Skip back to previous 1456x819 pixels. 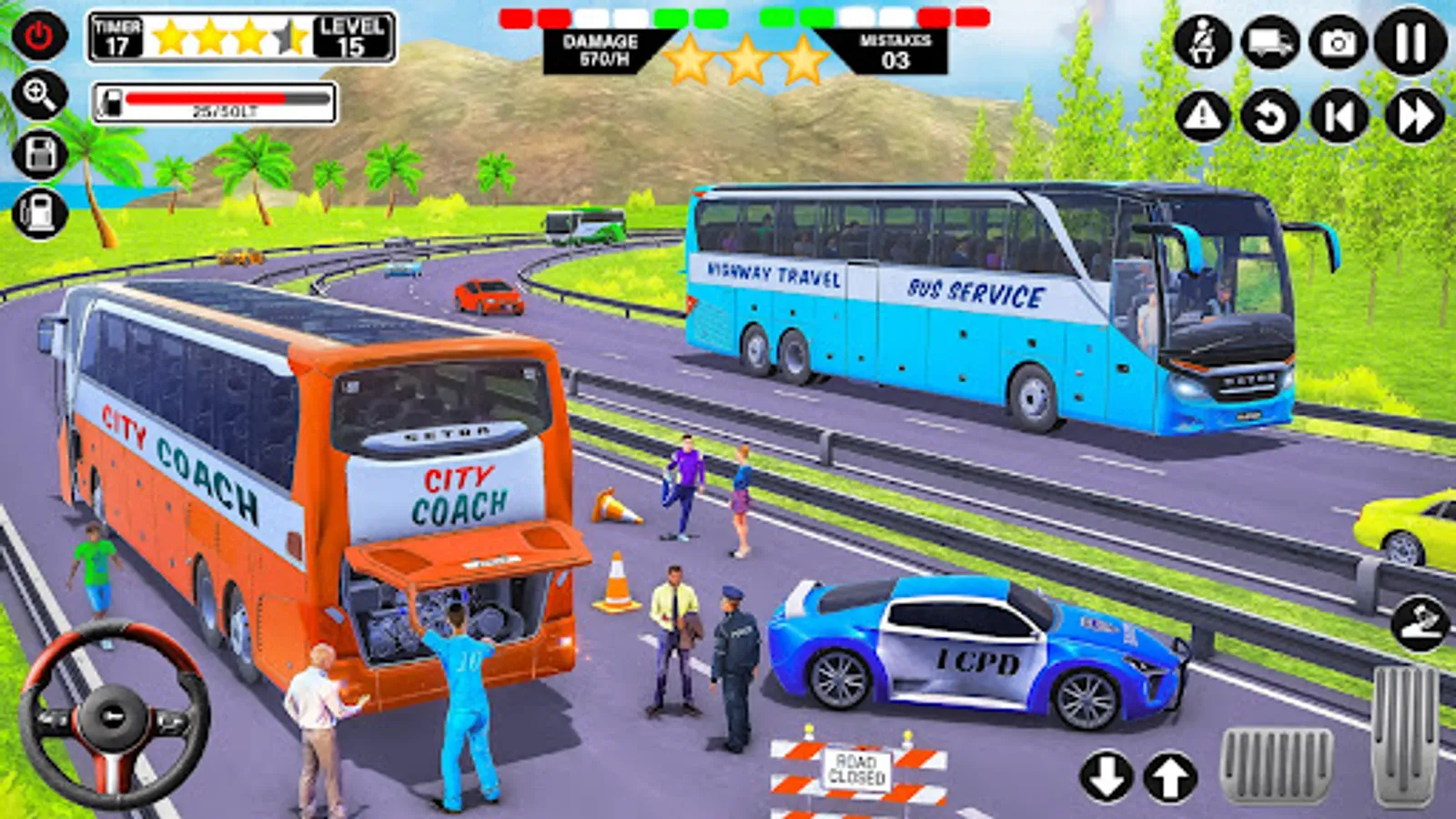pos(1339,116)
